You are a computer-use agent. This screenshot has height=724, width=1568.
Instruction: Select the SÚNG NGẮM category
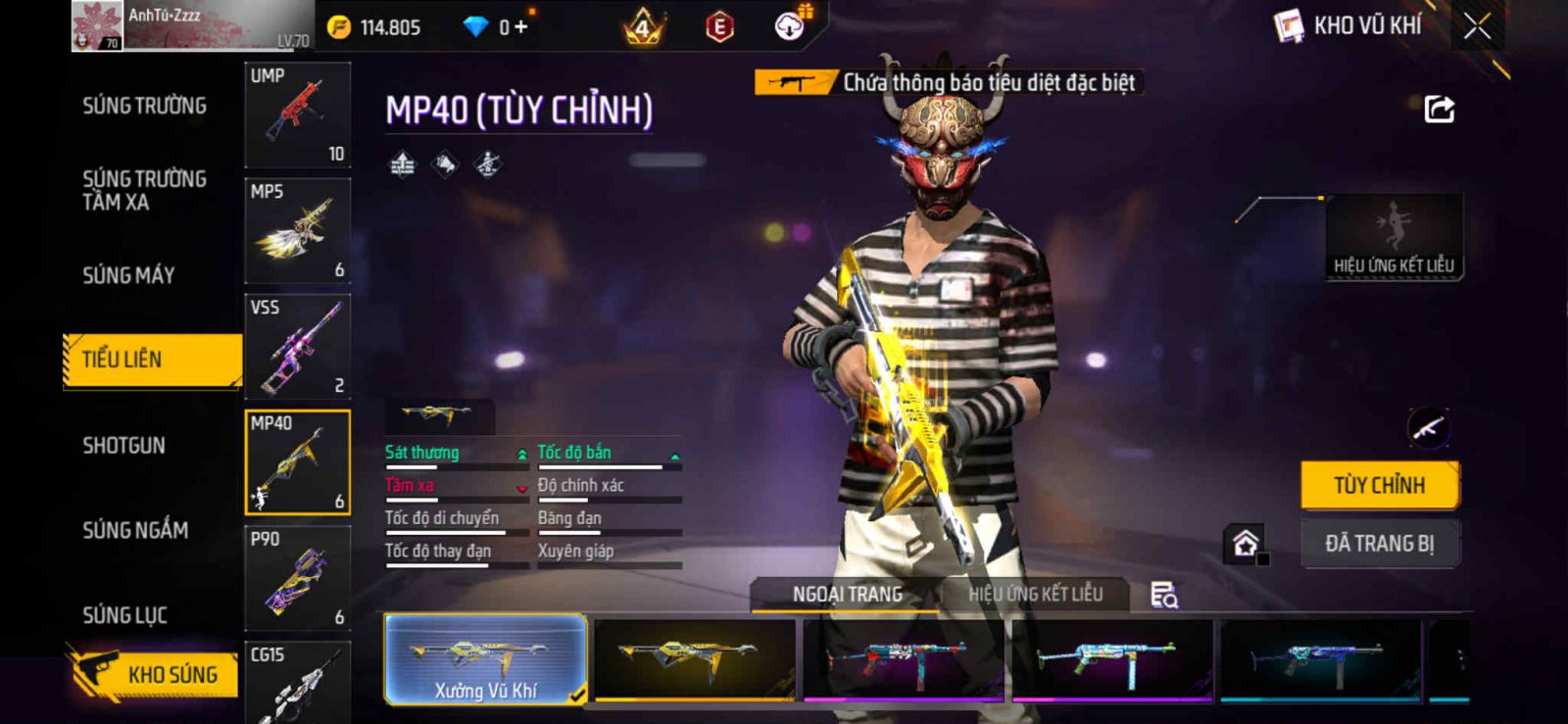[x=135, y=530]
